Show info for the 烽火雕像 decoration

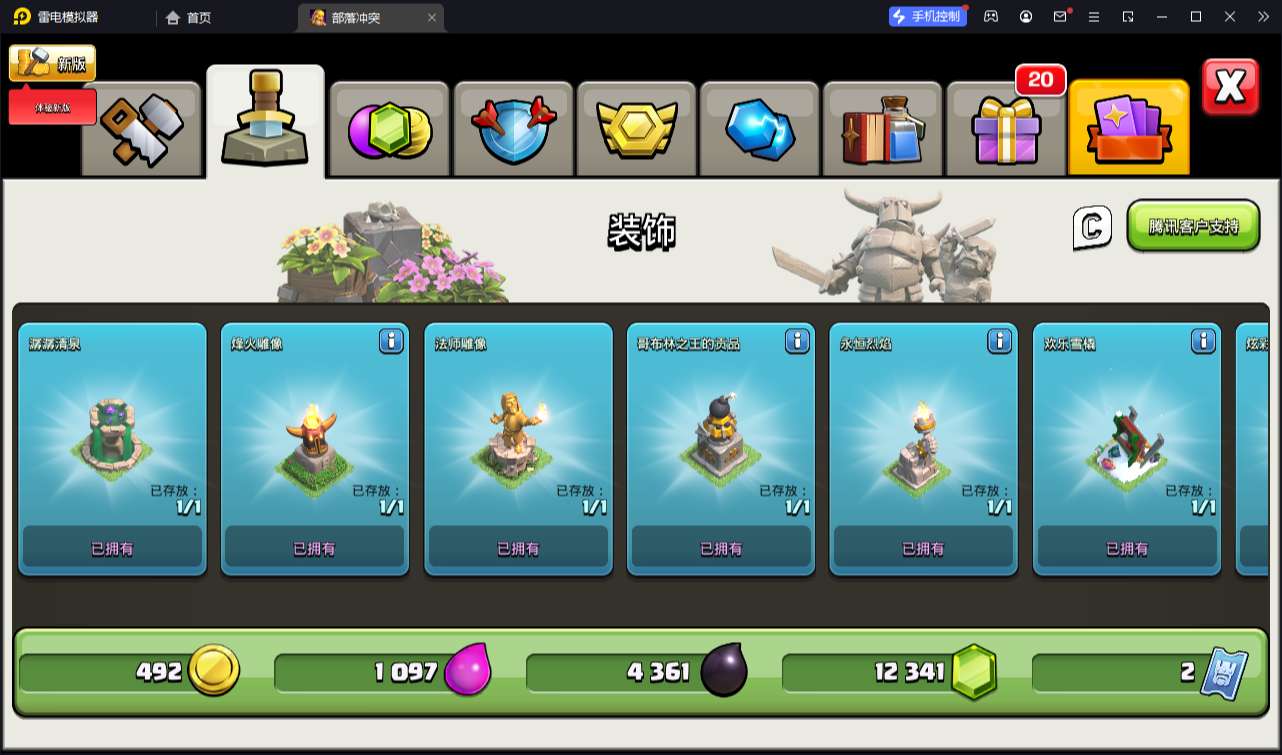click(391, 342)
